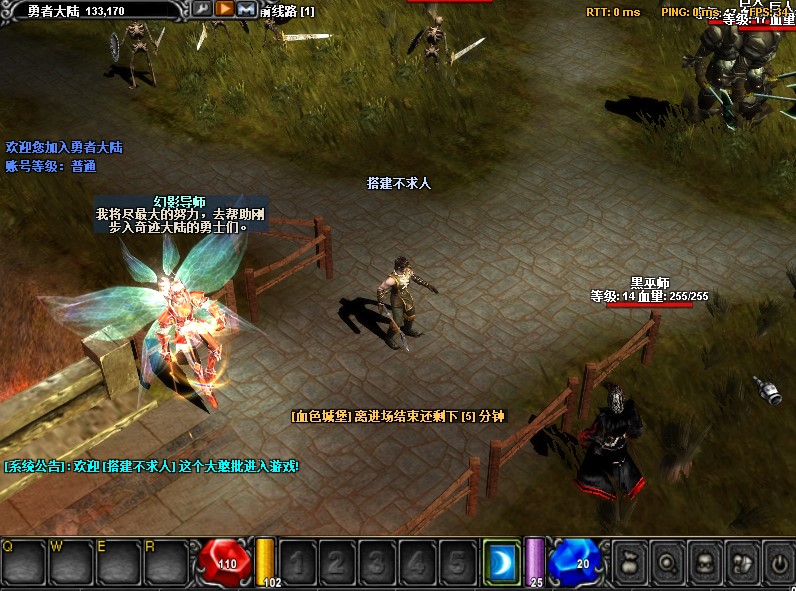Image resolution: width=796 pixels, height=591 pixels.
Task: Click the magnifying glass icon
Action: [667, 562]
